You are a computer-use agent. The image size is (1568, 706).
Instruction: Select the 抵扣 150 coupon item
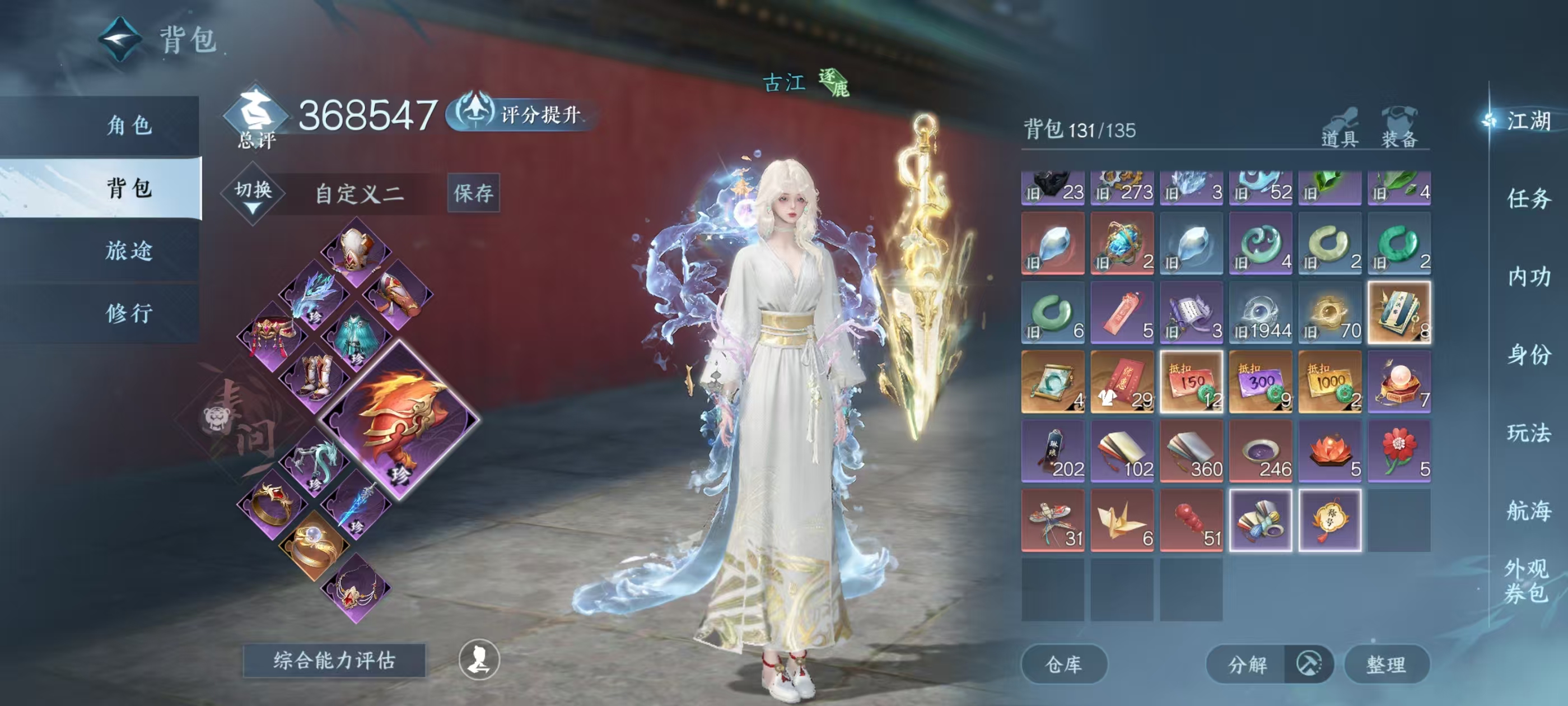tap(1191, 382)
